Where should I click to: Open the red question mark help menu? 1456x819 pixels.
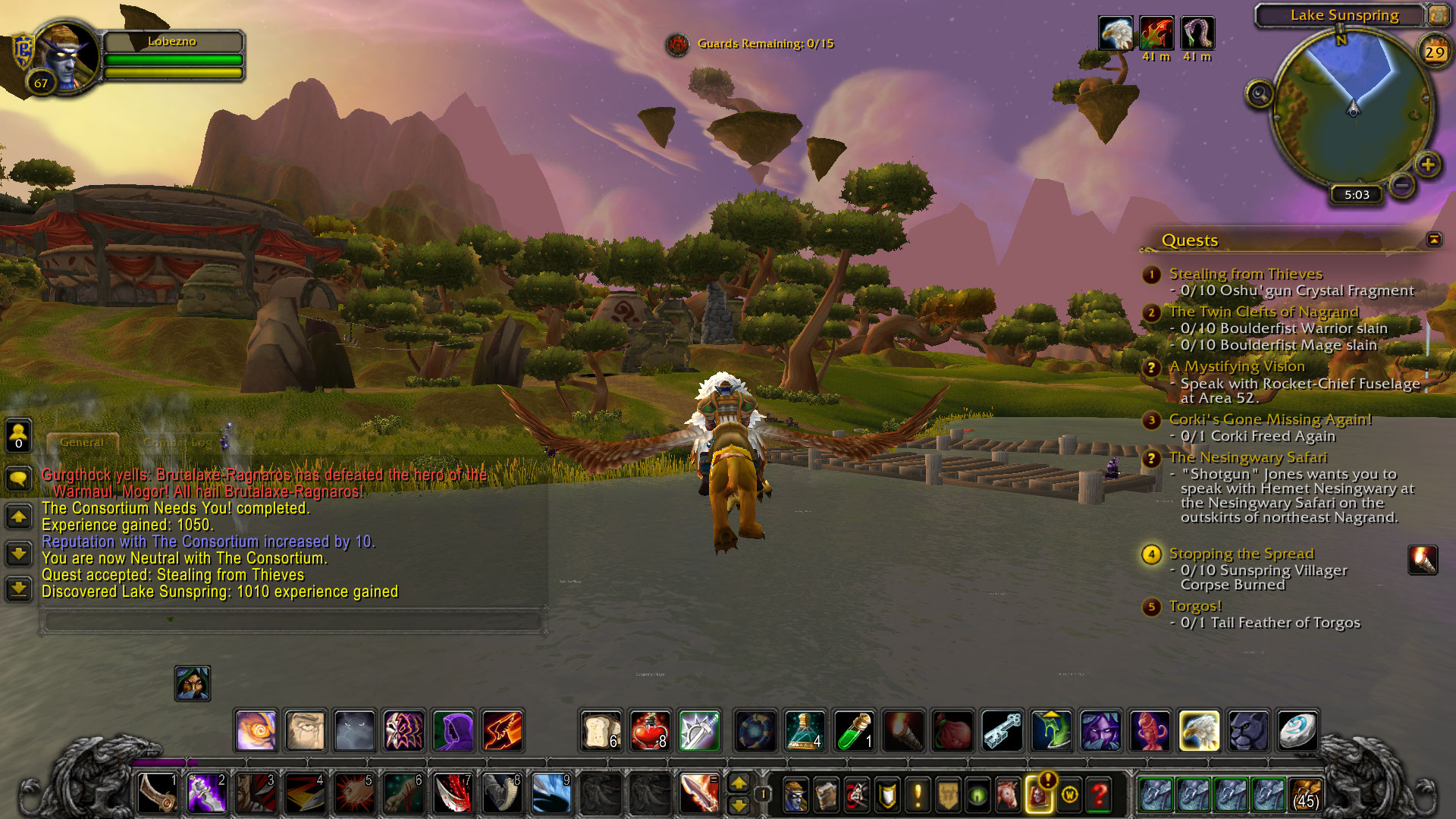[x=1100, y=795]
